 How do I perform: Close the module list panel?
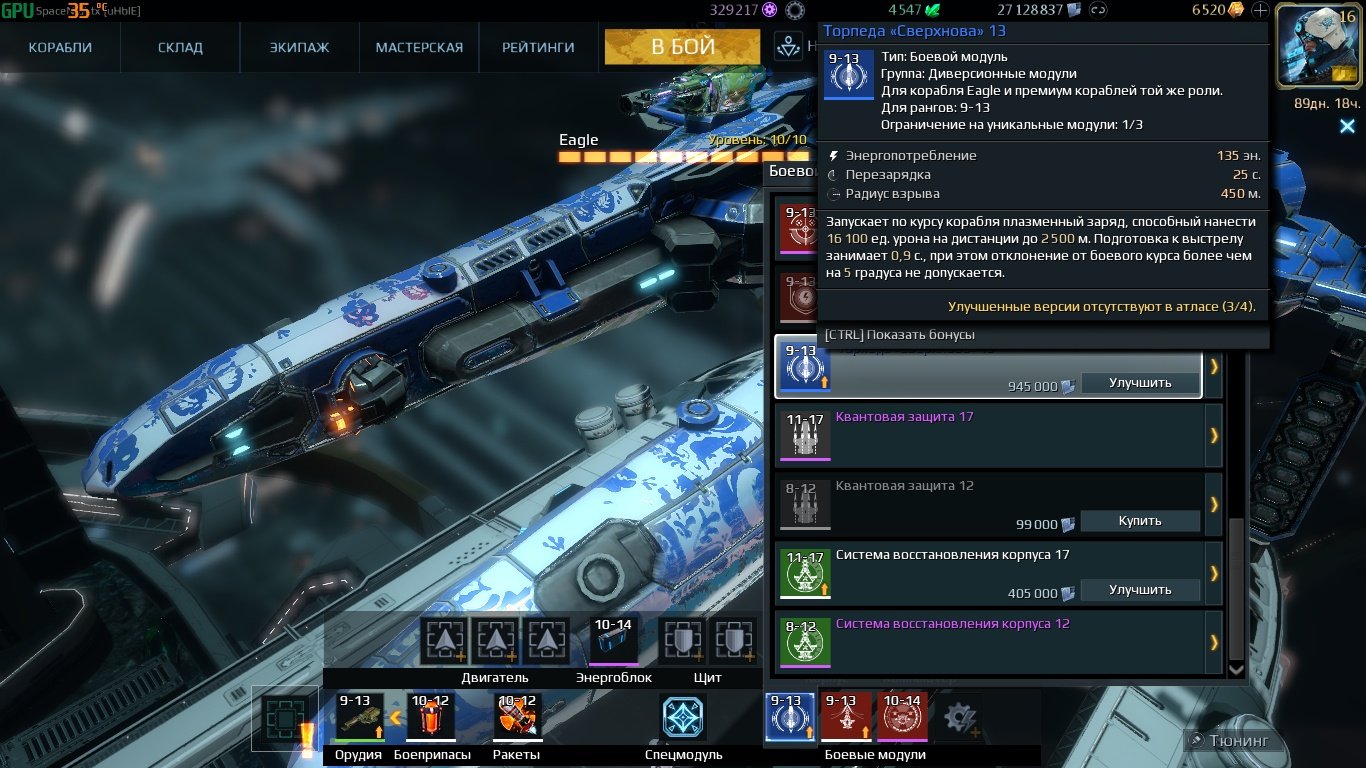1347,126
